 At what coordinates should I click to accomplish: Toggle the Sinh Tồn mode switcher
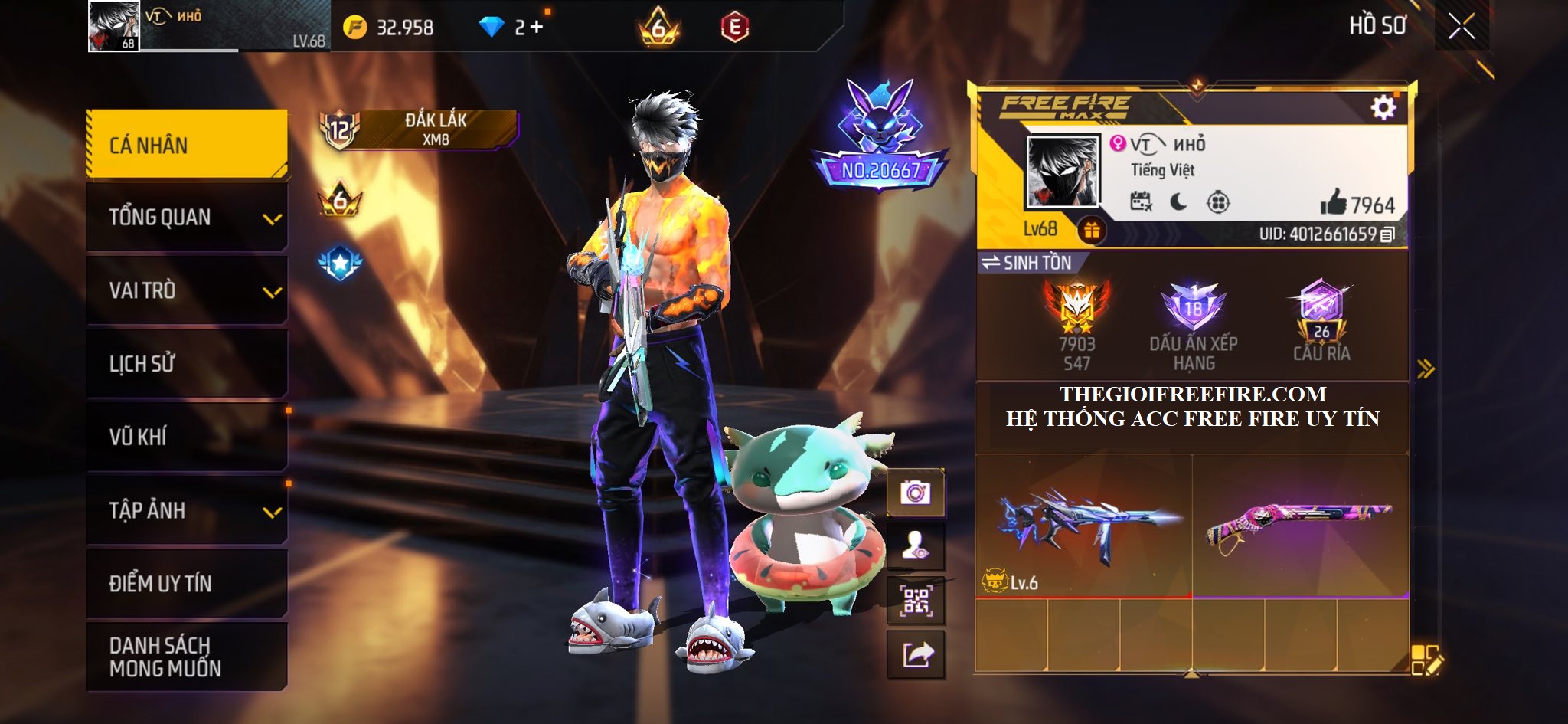[x=1027, y=263]
